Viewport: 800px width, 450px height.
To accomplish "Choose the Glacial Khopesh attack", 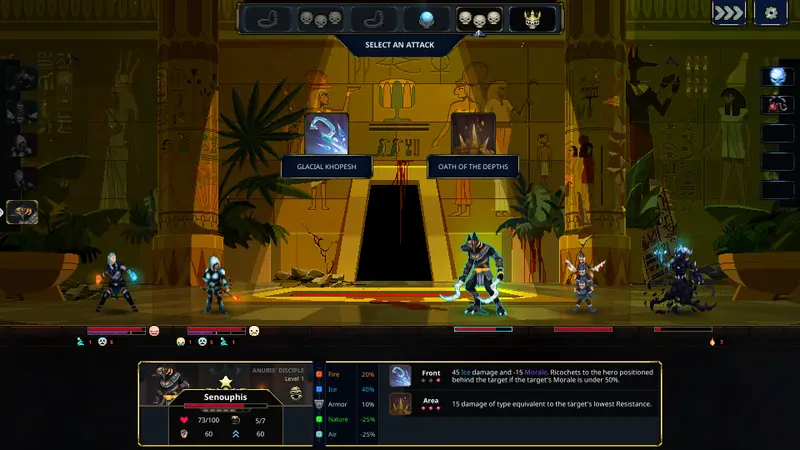I will coord(327,133).
